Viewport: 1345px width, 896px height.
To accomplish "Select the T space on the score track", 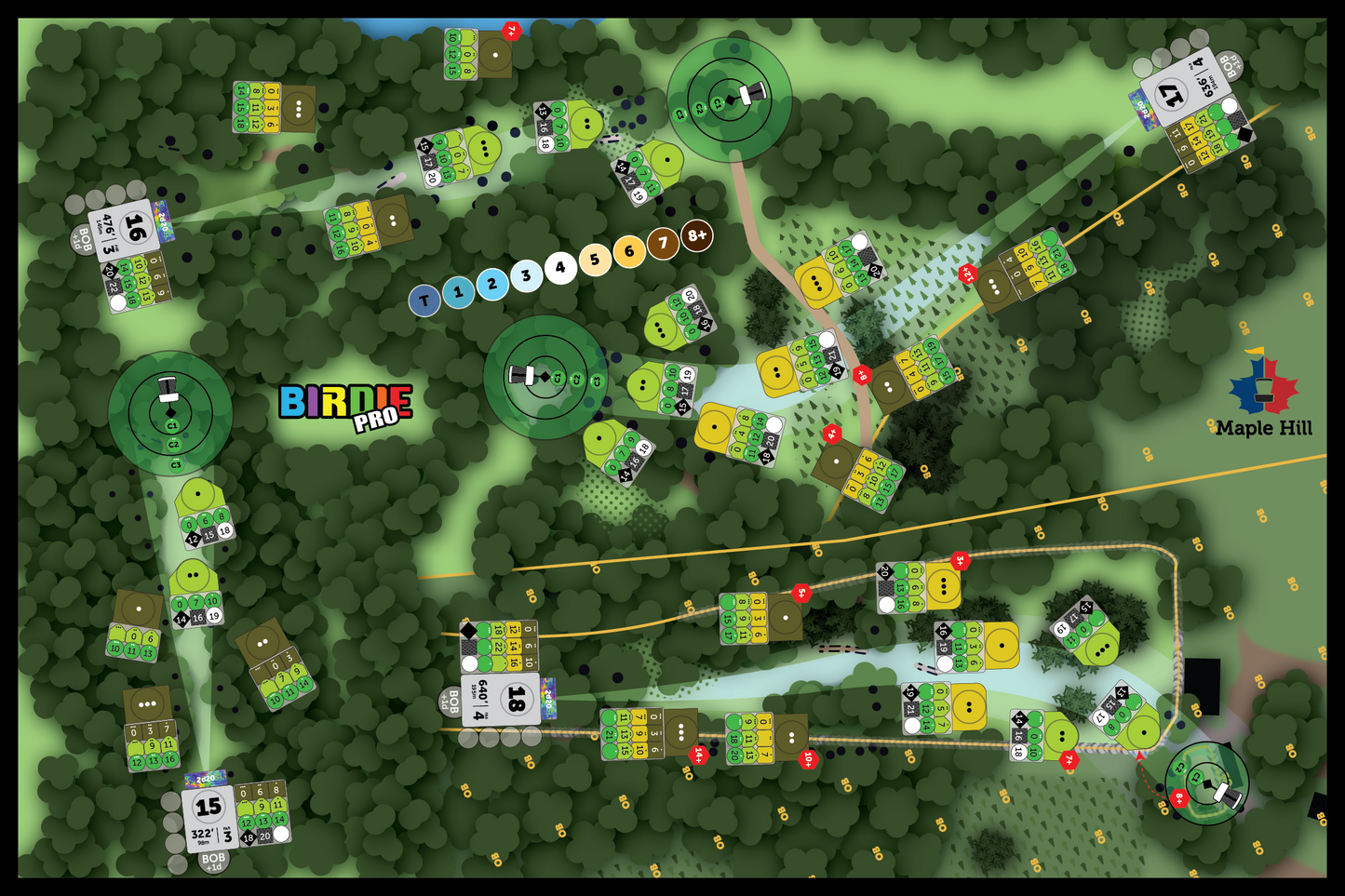I will pos(424,301).
